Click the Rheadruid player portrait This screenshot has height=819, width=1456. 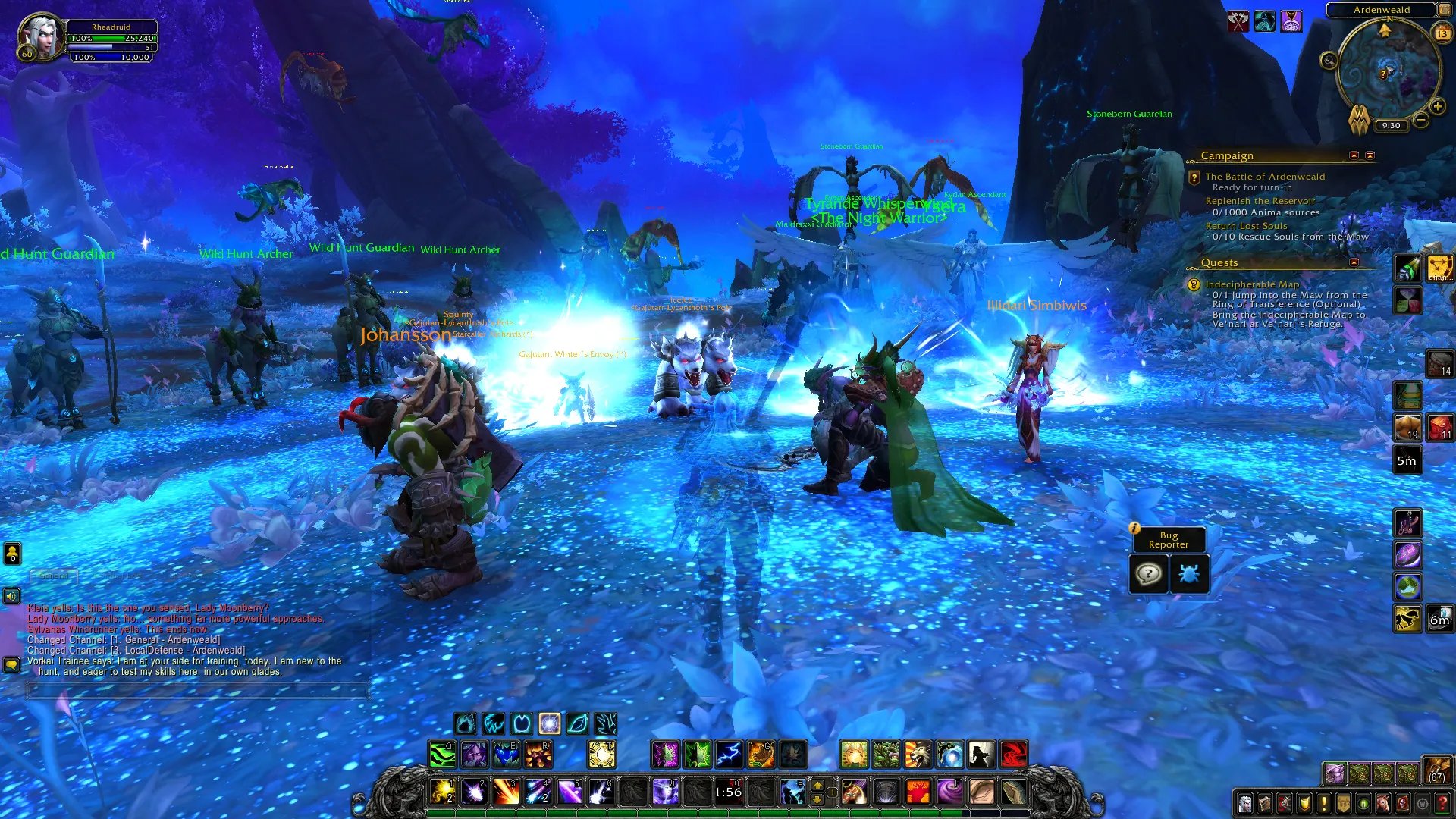pos(41,36)
